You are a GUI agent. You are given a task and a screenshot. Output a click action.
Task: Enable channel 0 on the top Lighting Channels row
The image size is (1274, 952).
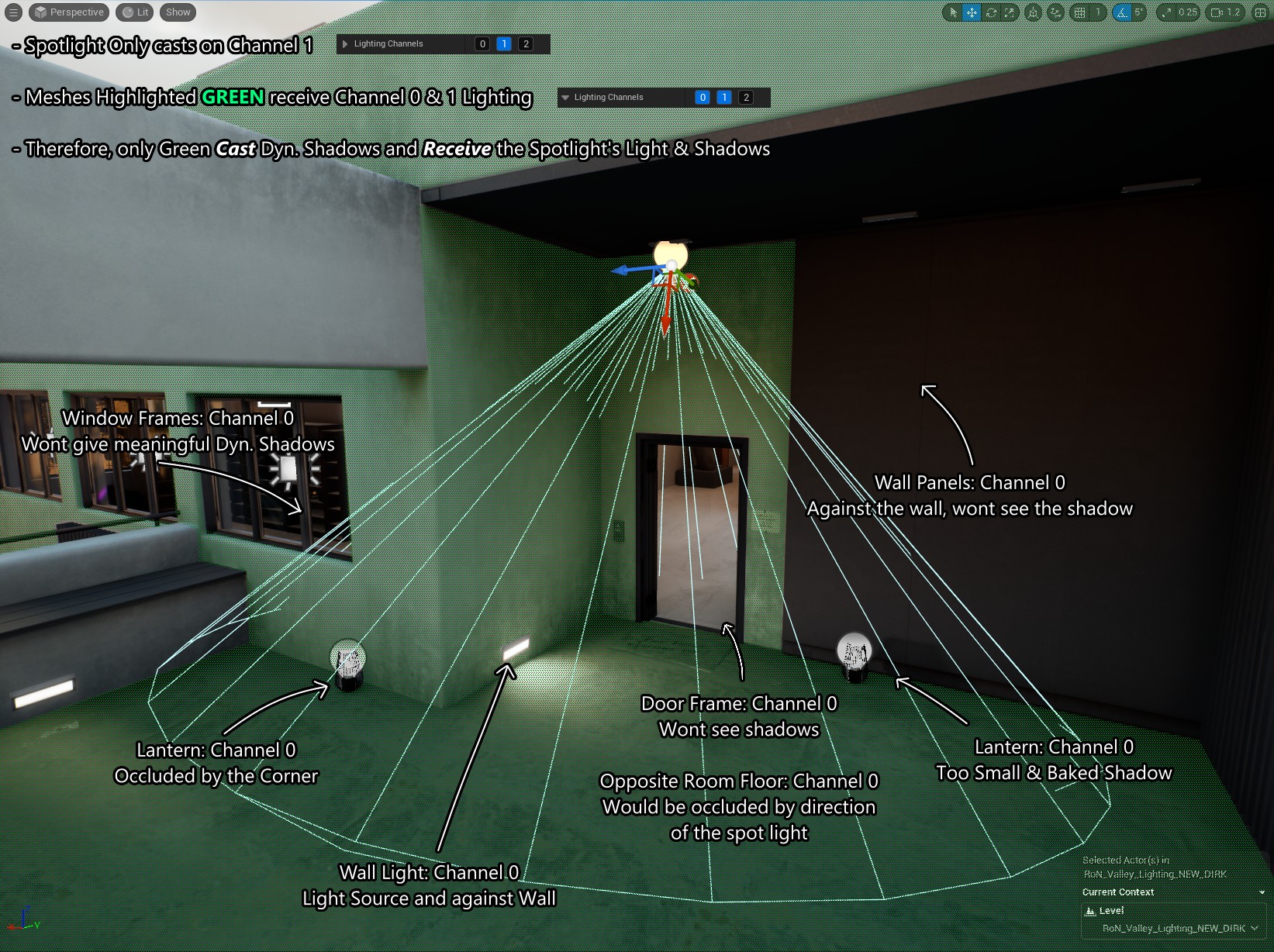(x=482, y=43)
